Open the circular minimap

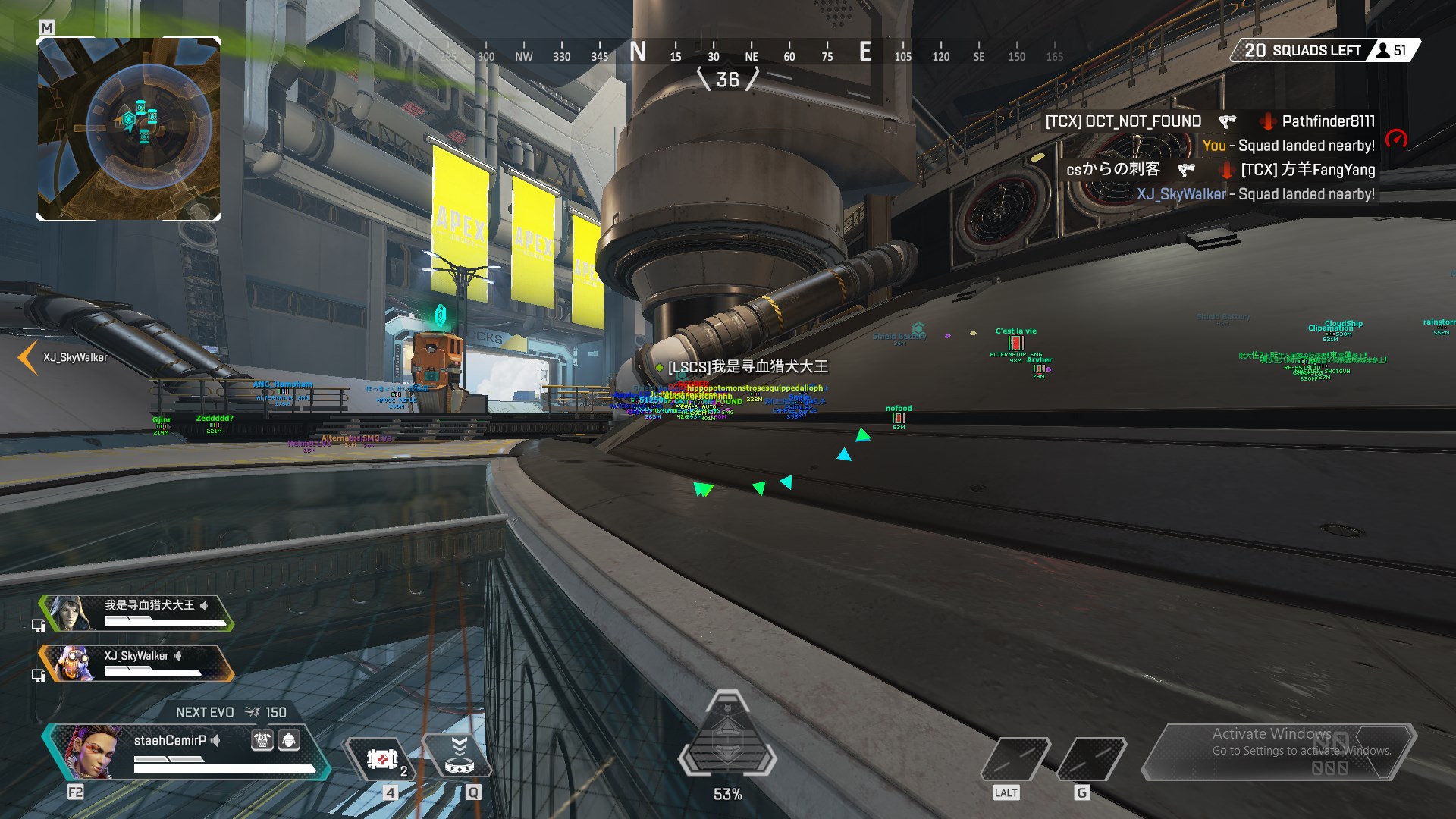click(129, 129)
